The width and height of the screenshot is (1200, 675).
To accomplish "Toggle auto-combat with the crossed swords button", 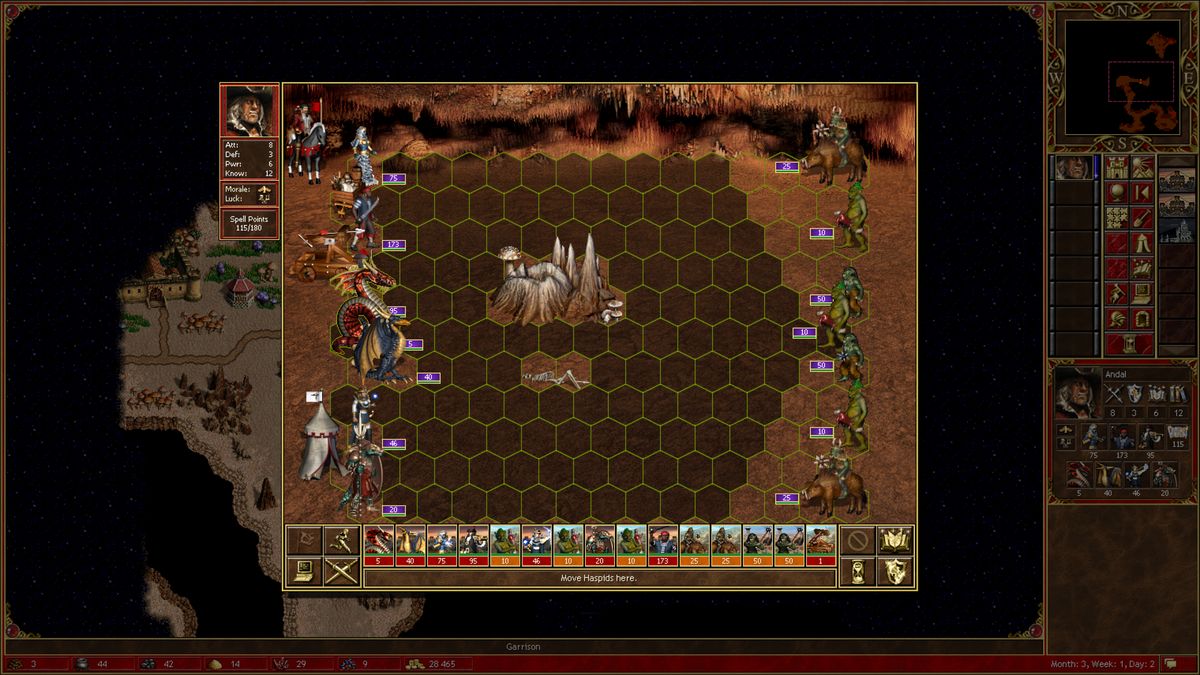I will 341,571.
